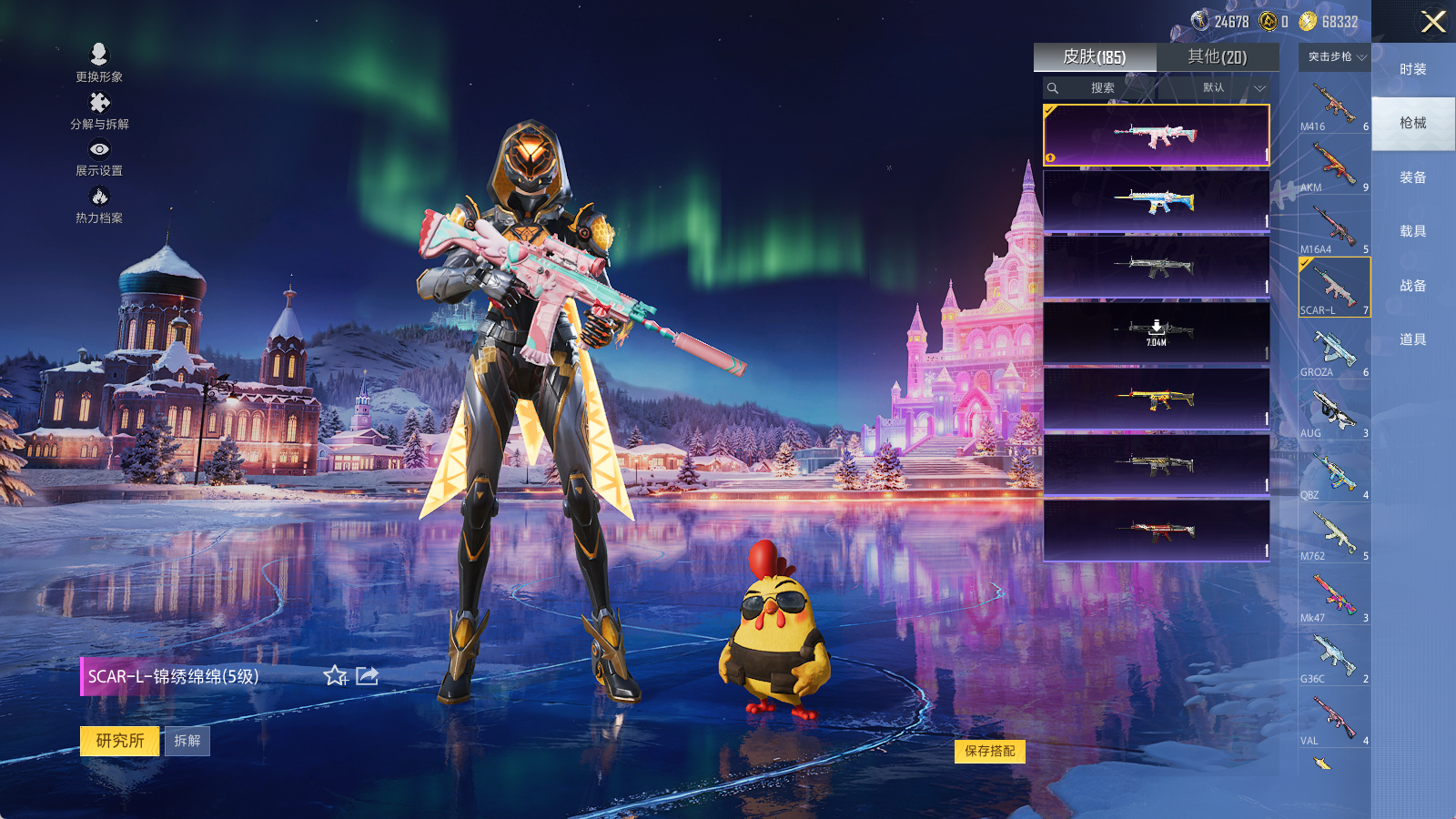Select the 装备 category

1412,177
